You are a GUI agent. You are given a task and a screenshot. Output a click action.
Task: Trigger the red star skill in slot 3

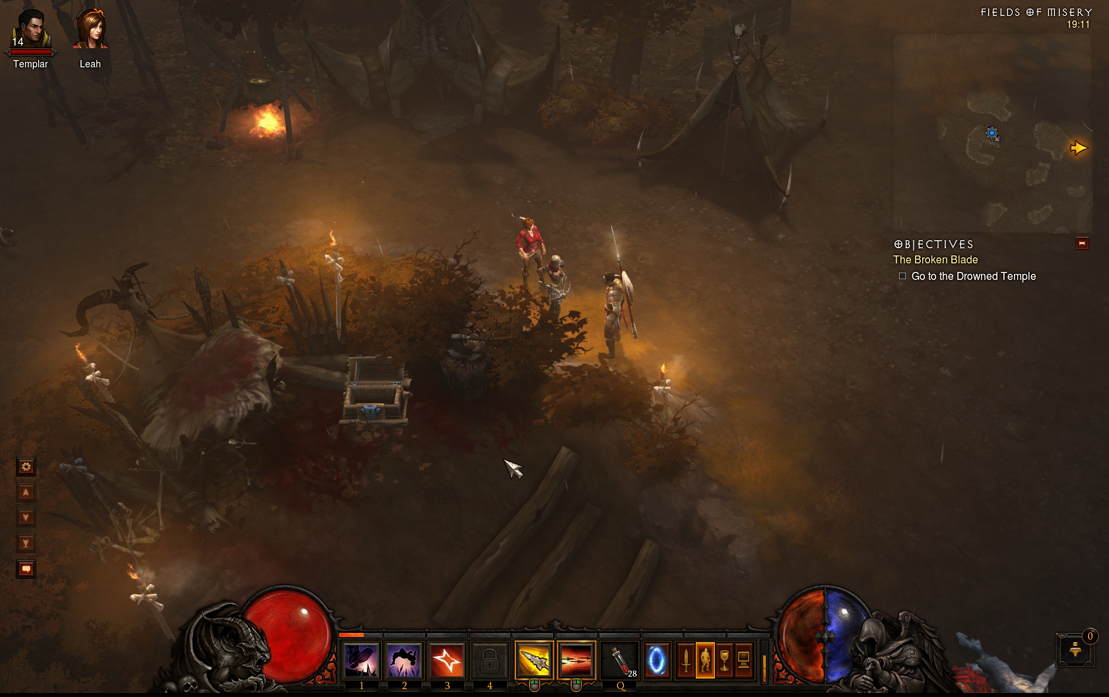click(447, 660)
